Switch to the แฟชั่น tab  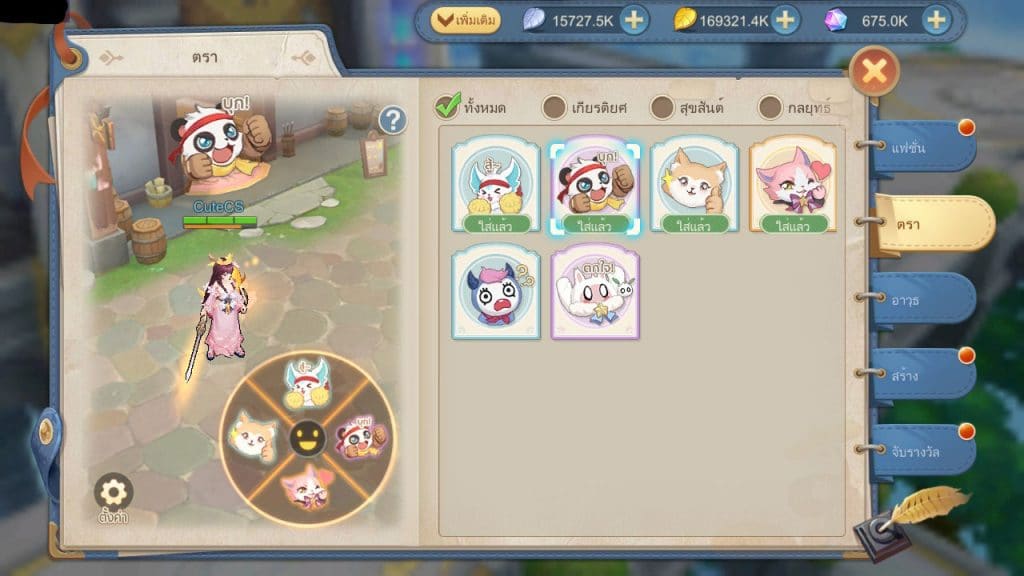(x=920, y=146)
